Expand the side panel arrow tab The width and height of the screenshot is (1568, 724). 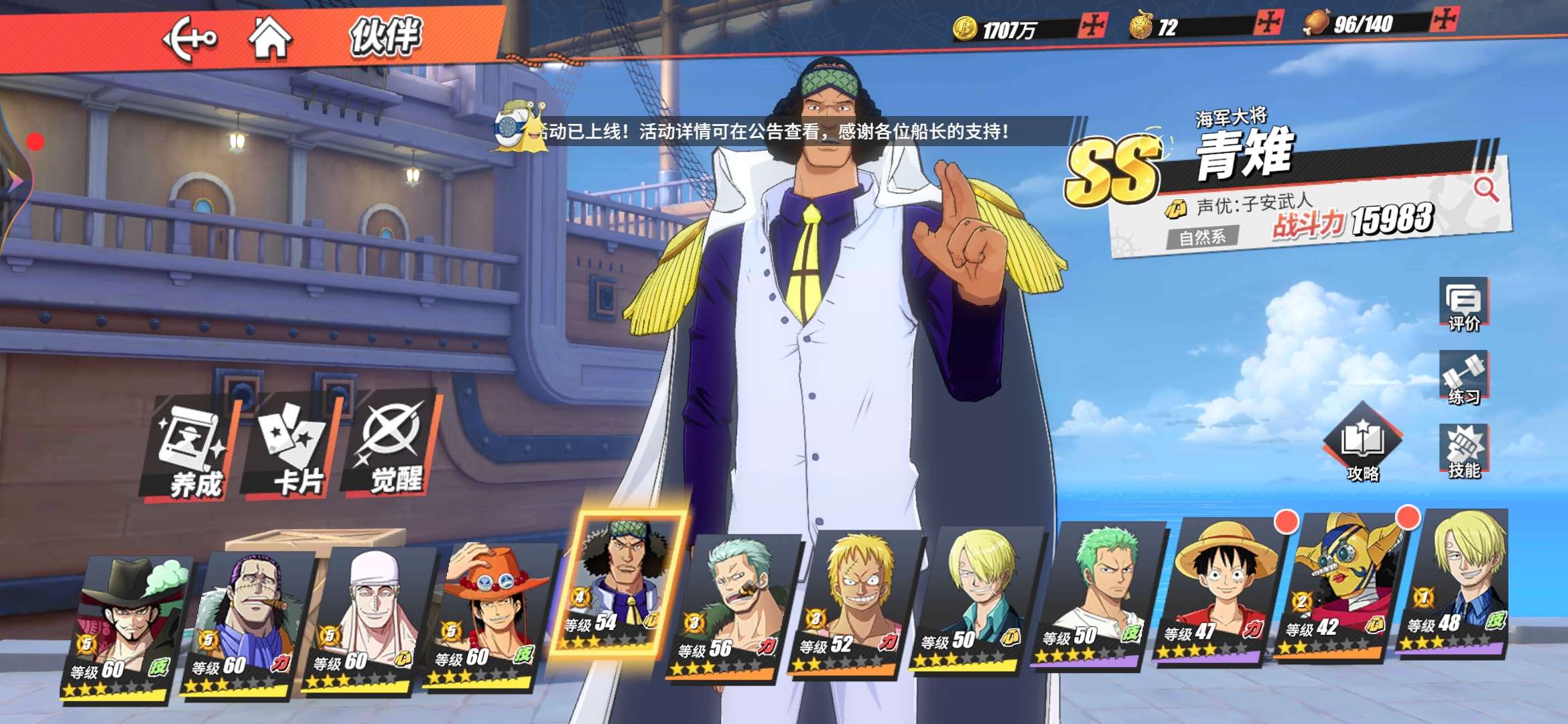15,180
